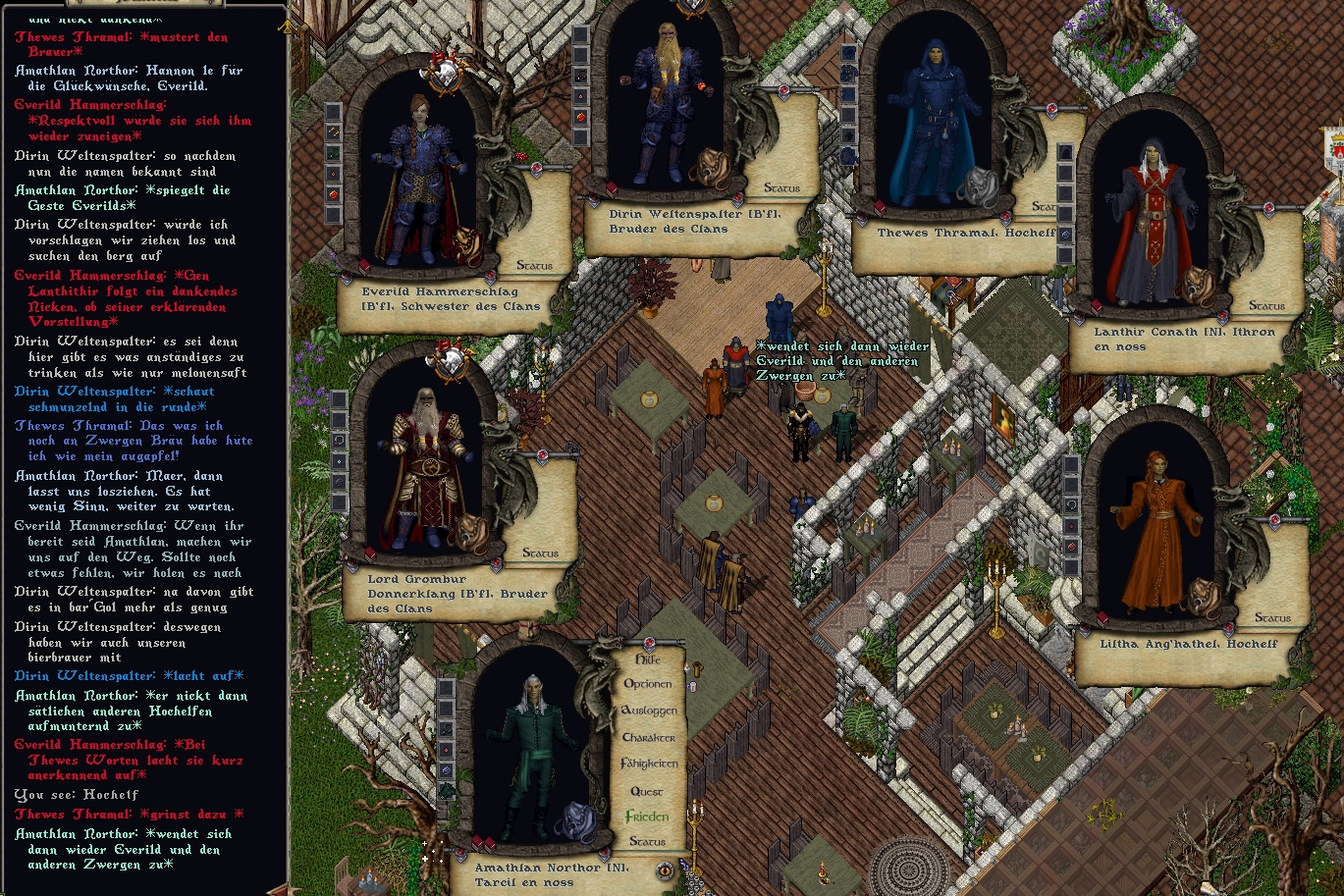Open Lord Grombur Donnerklang's Status

point(540,553)
